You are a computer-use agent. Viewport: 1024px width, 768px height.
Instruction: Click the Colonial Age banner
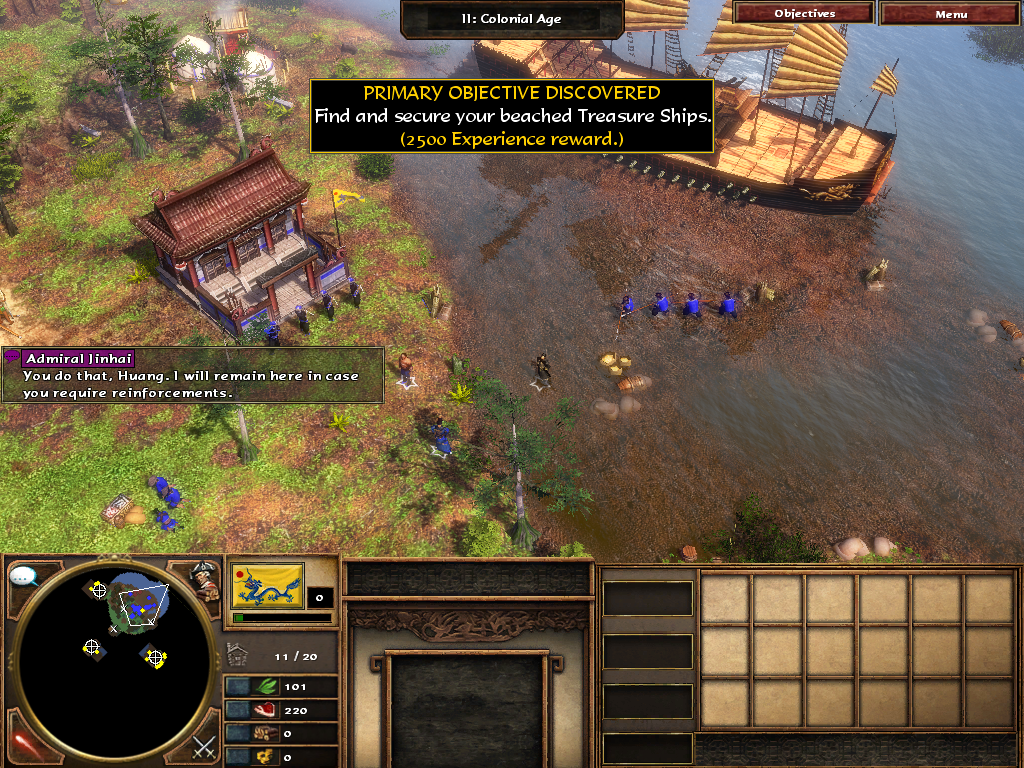click(x=512, y=18)
